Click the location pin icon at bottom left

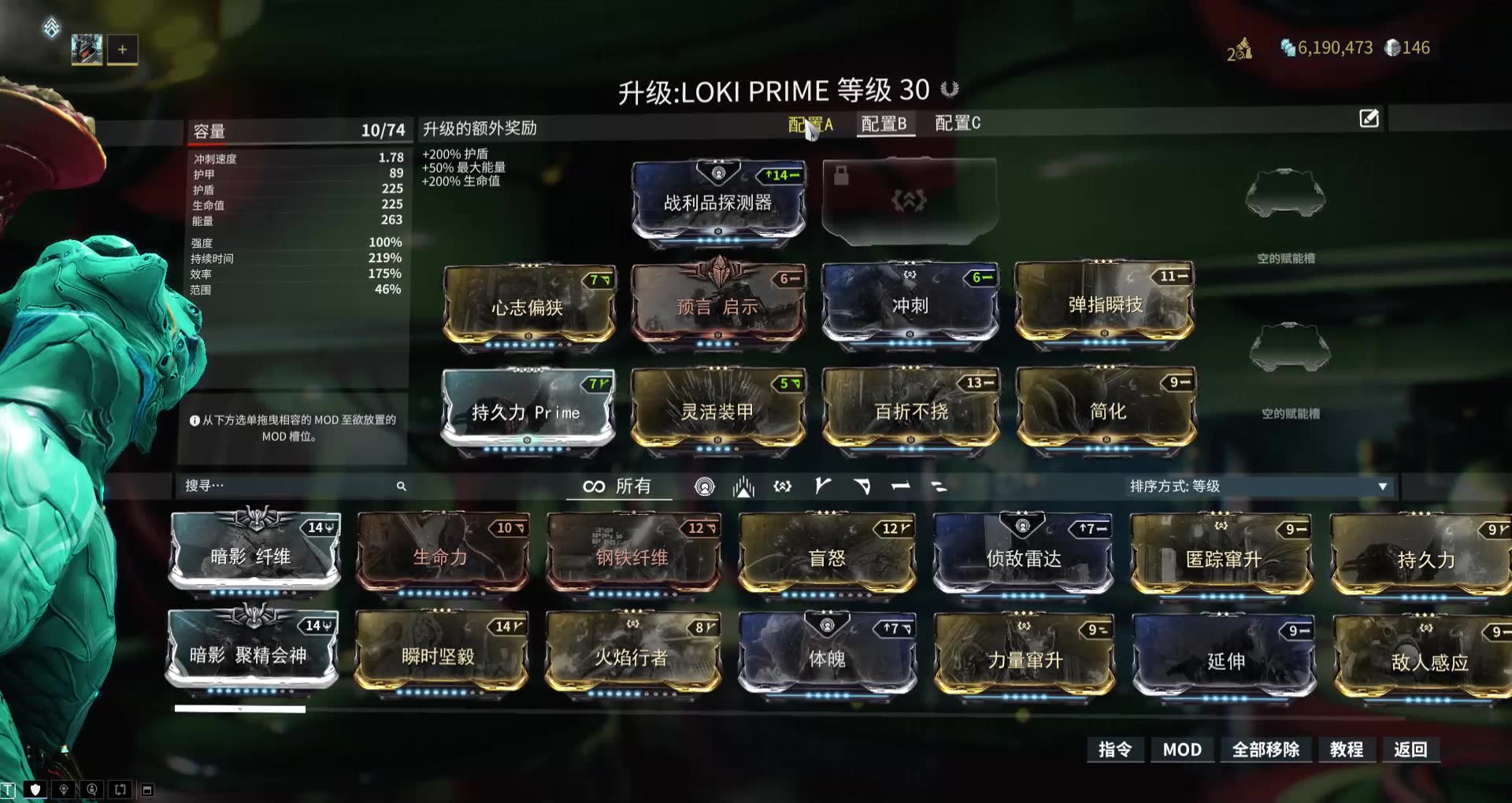pos(62,788)
